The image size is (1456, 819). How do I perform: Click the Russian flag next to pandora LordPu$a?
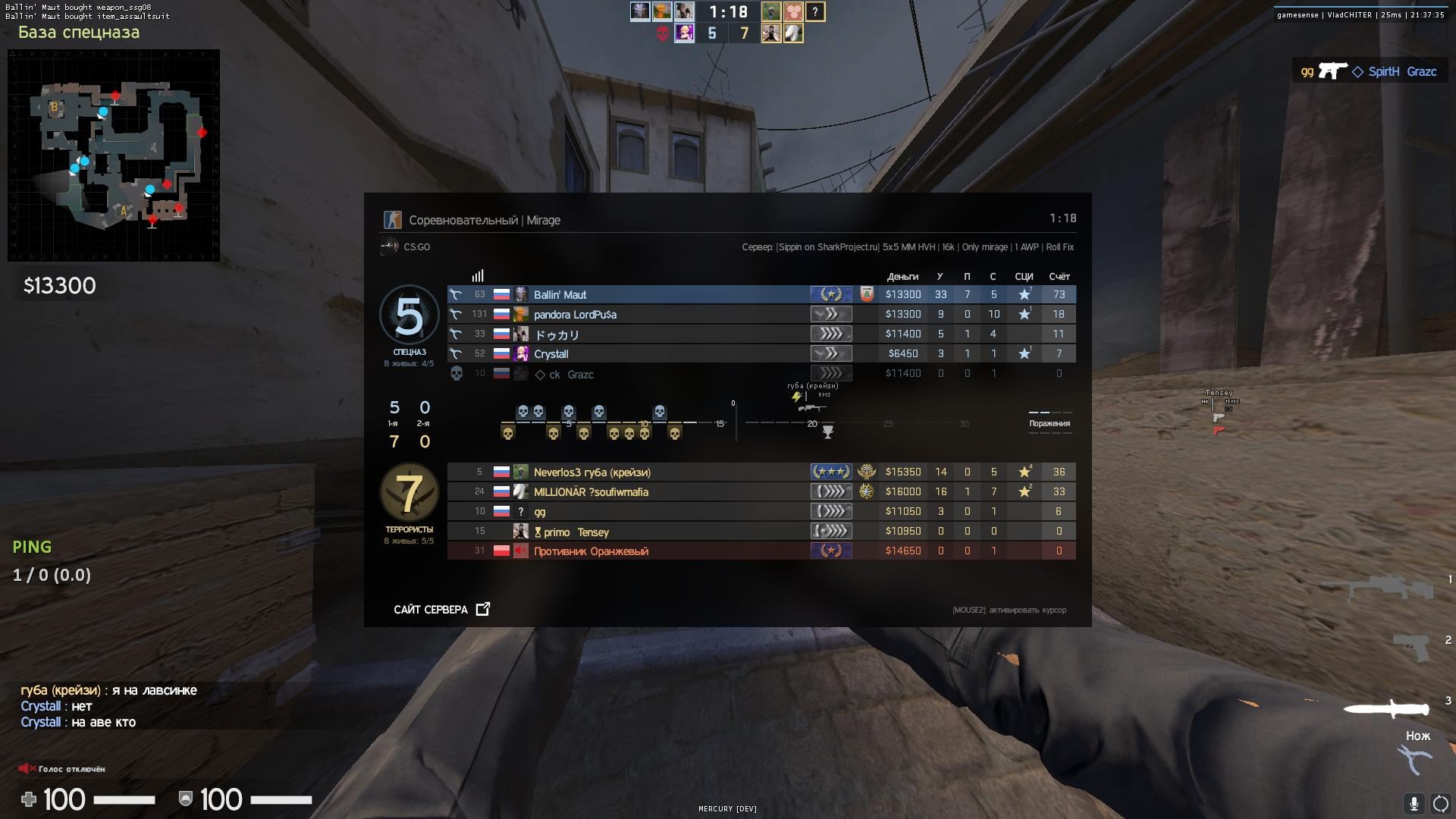click(x=500, y=315)
